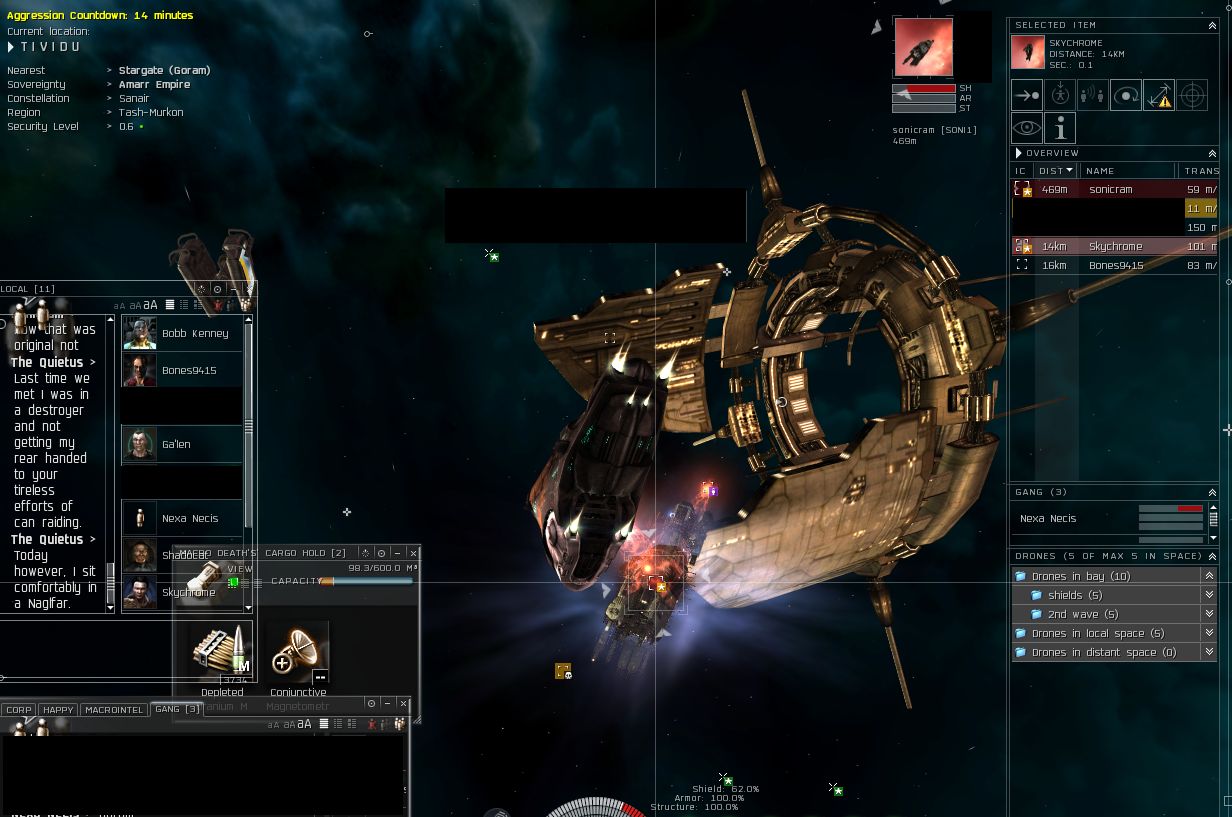Switch to the Corp chat tab
The image size is (1232, 817).
(x=19, y=709)
